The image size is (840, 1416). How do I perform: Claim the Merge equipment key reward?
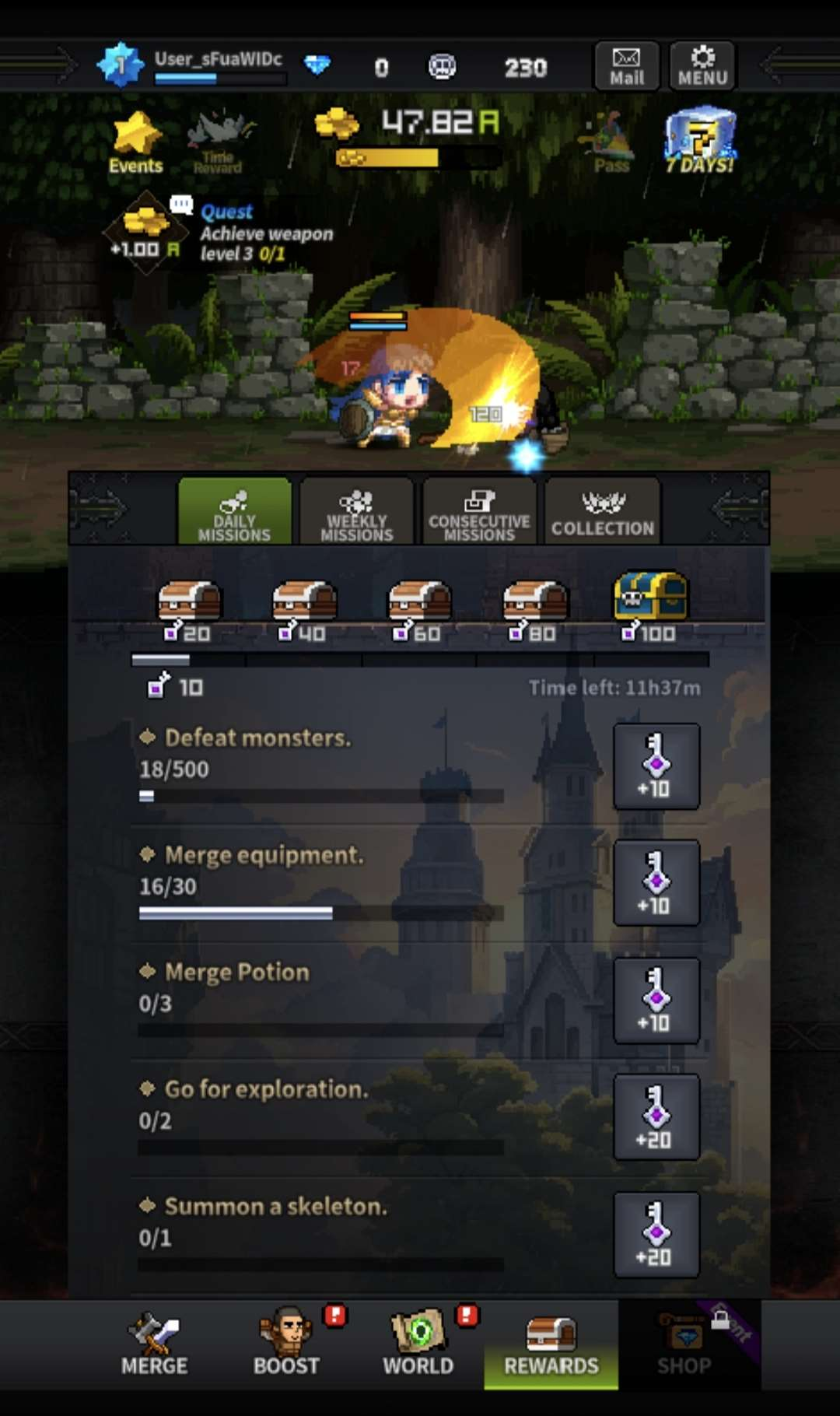pos(656,883)
